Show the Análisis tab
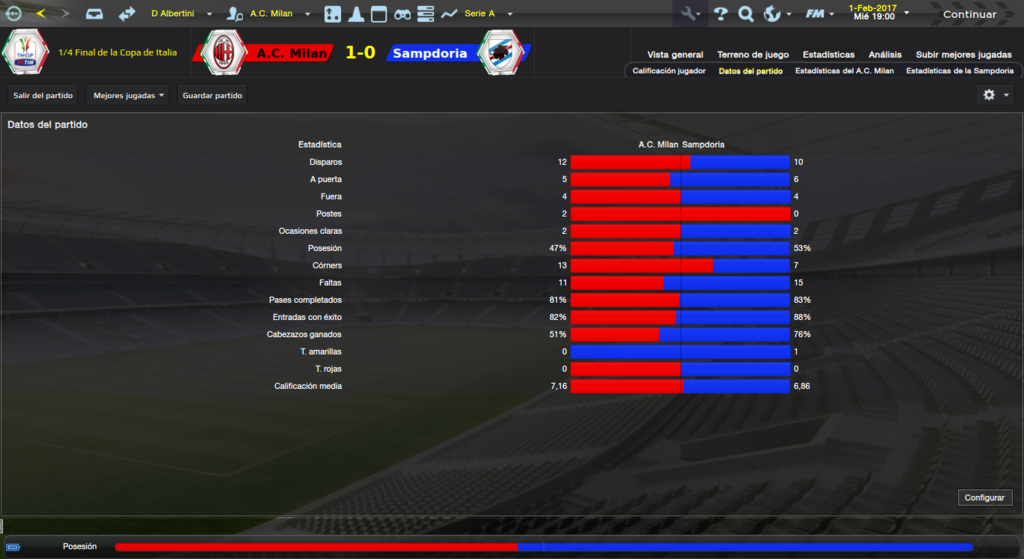The height and width of the screenshot is (559, 1024). coord(885,55)
